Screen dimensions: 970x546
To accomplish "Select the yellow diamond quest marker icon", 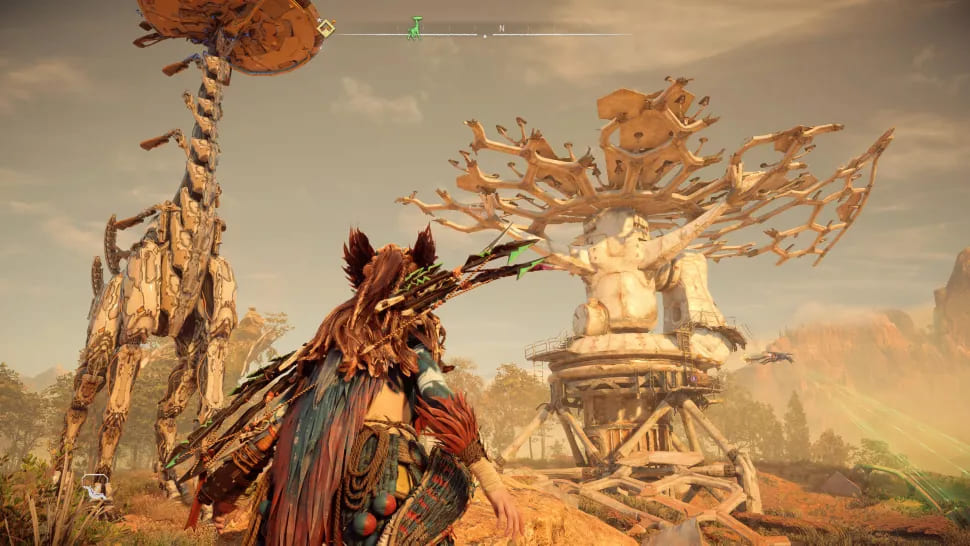I will point(326,28).
